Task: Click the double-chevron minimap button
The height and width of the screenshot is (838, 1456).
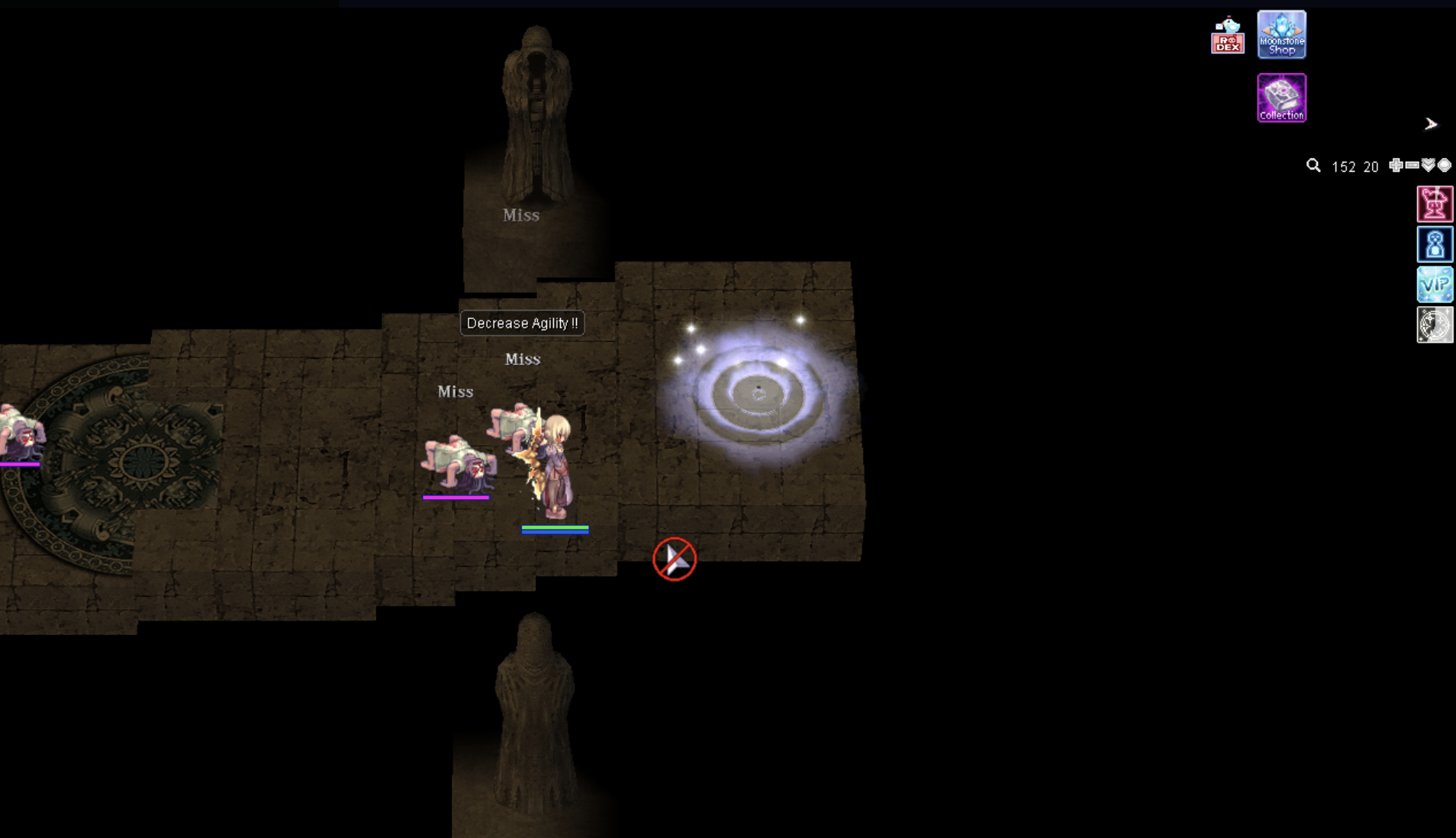Action: pos(1428,166)
